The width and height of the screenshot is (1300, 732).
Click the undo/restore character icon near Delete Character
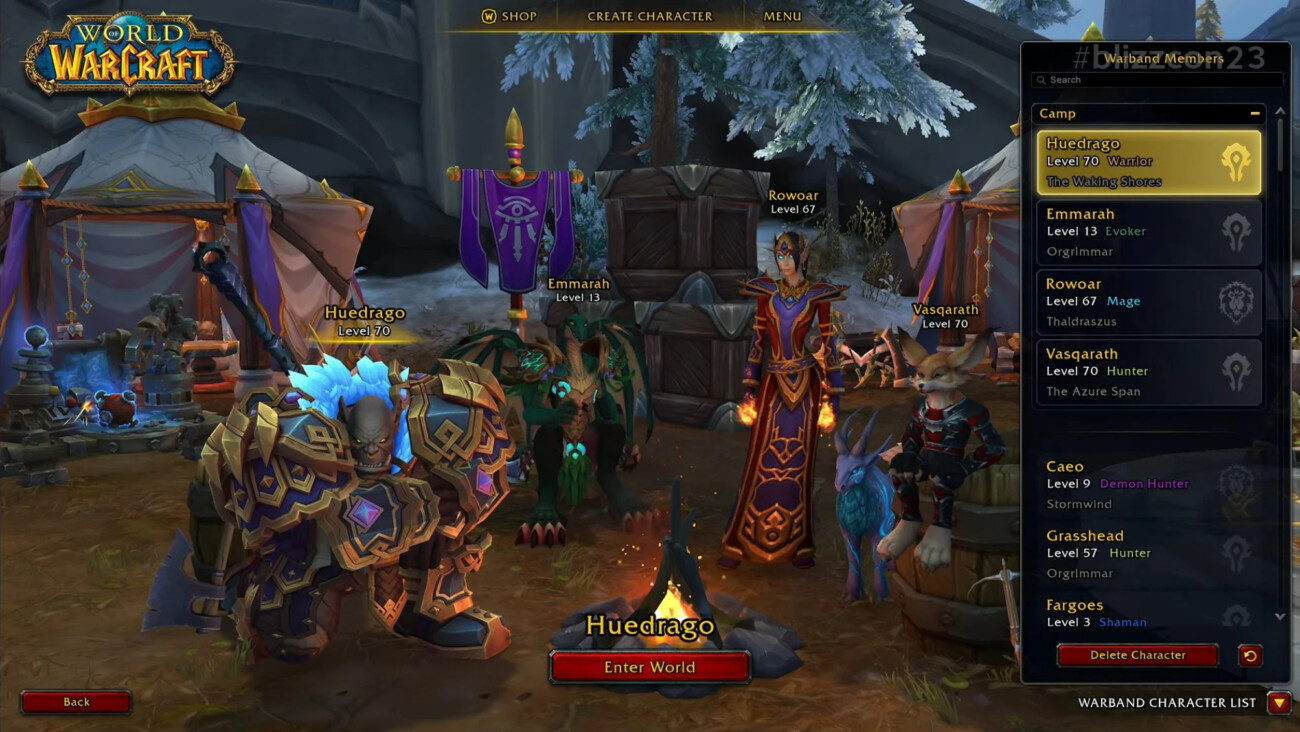click(x=1250, y=655)
